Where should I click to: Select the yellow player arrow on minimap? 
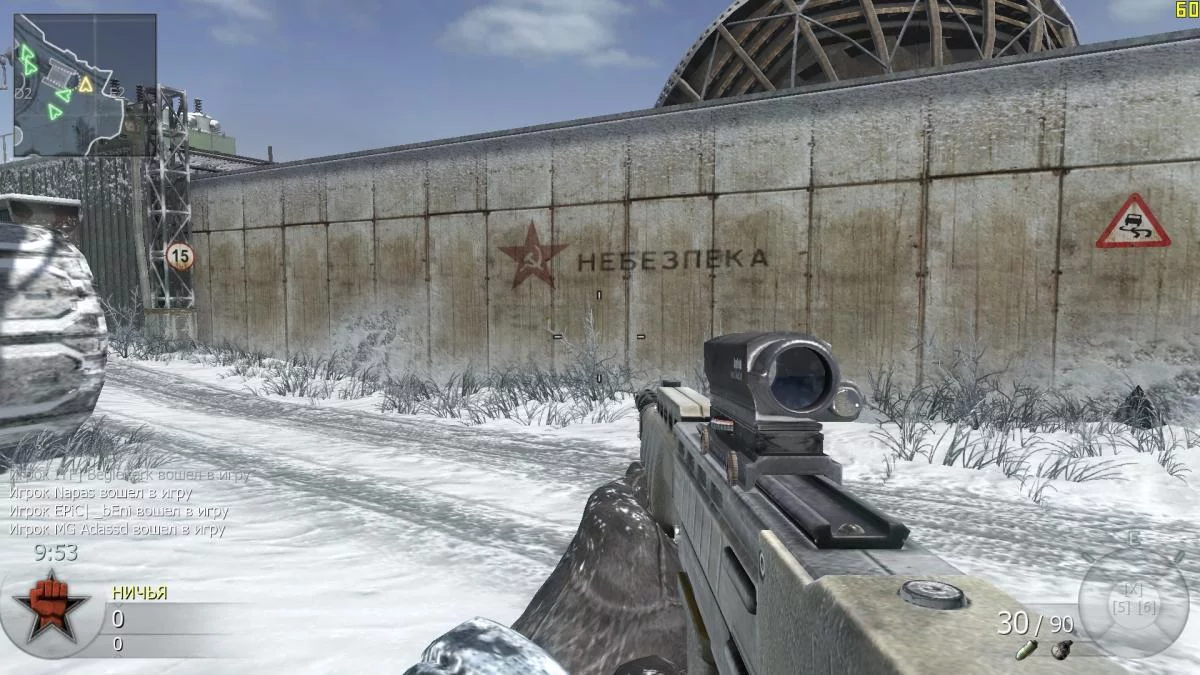[x=86, y=84]
